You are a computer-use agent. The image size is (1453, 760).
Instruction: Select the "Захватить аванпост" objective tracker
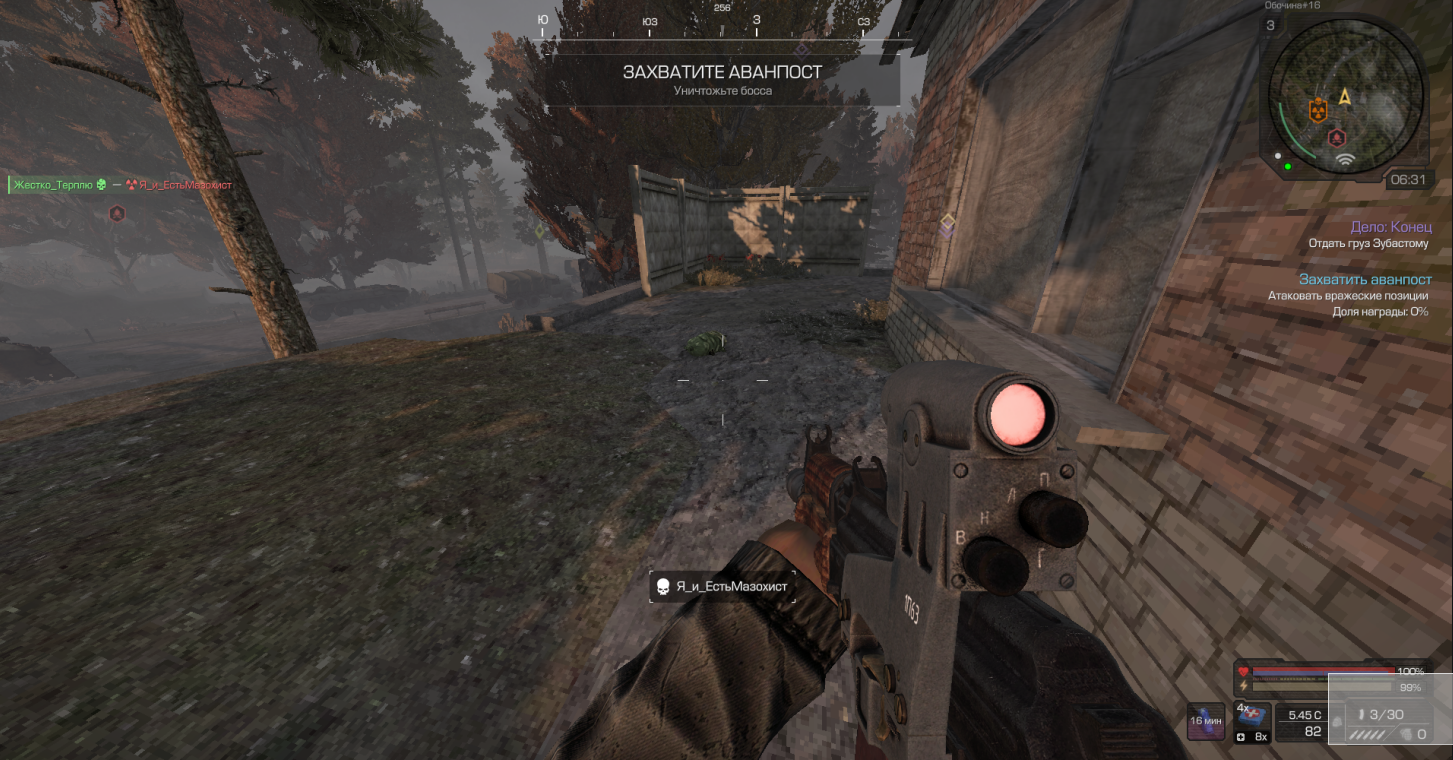(x=1365, y=280)
